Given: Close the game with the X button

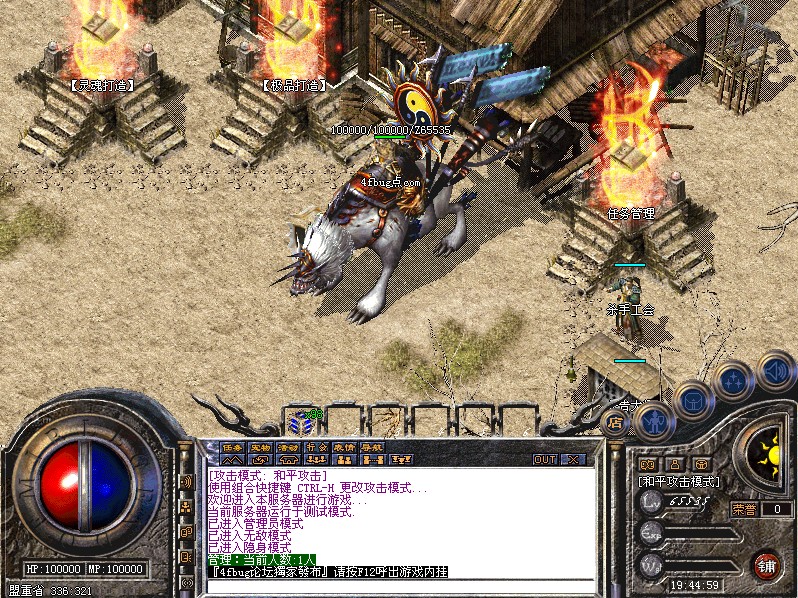Looking at the screenshot, I should pos(573,459).
